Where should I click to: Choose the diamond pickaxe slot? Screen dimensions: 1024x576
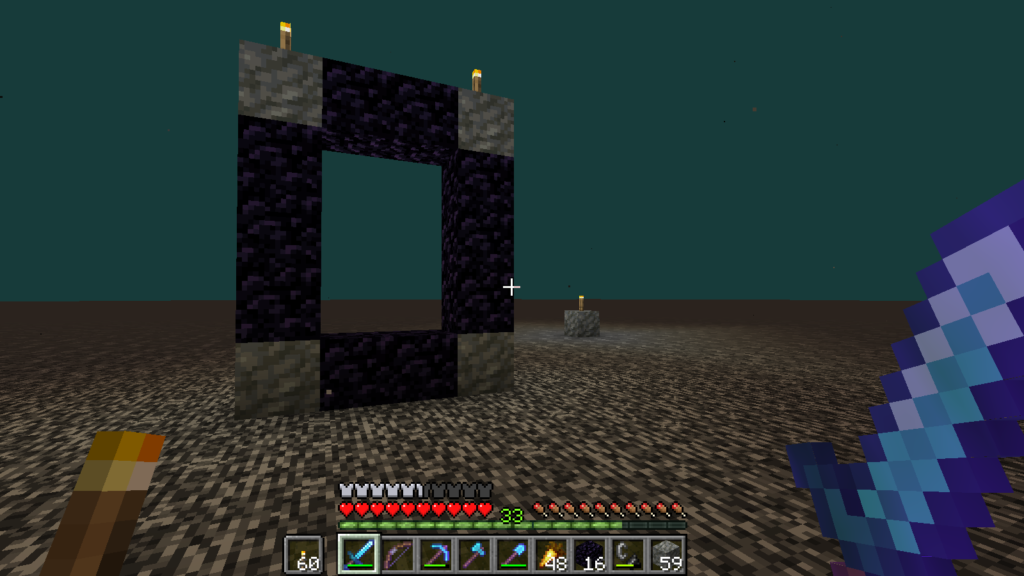click(x=435, y=553)
